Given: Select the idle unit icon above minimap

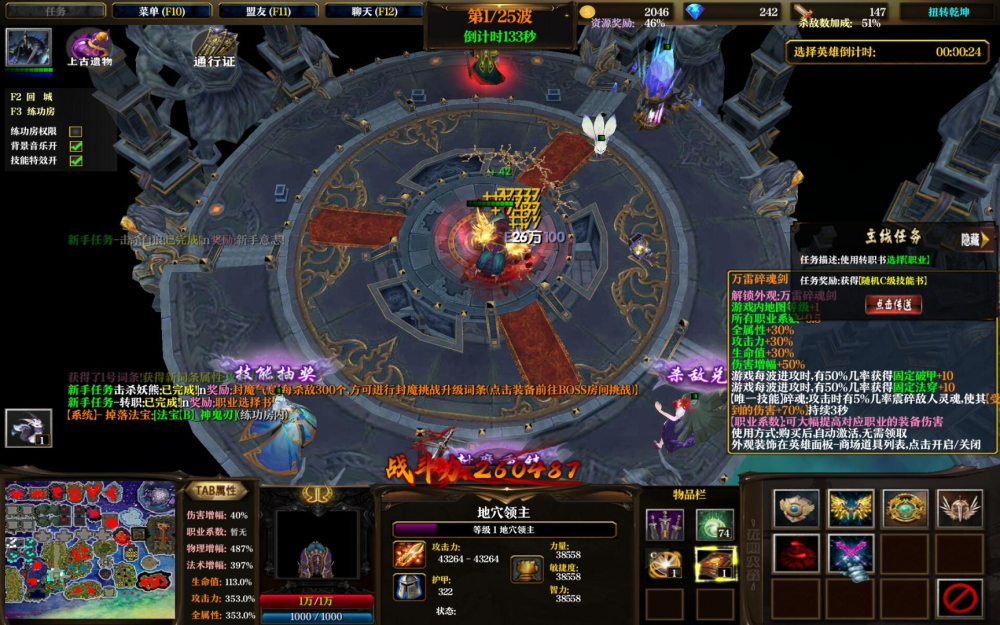Looking at the screenshot, I should [x=28, y=428].
